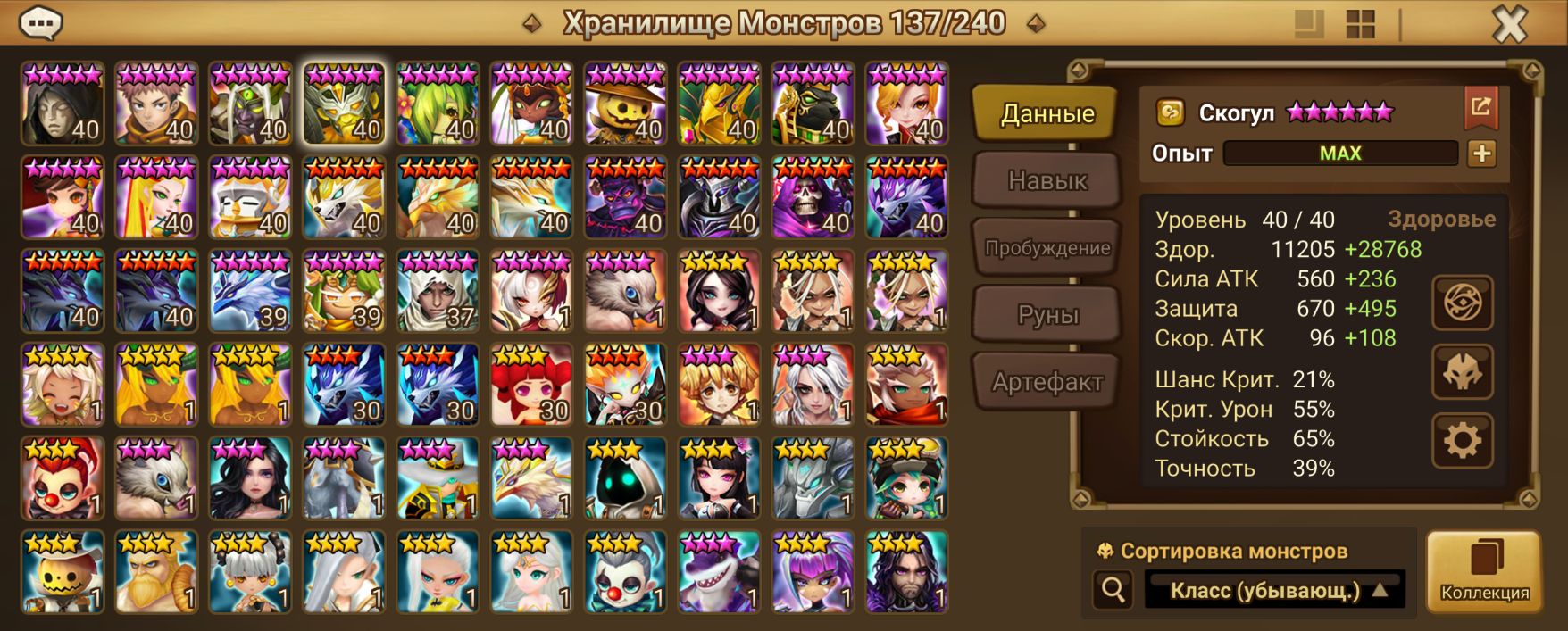This screenshot has width=1568, height=631.
Task: Open the Пробуждение tab
Action: coord(1047,248)
